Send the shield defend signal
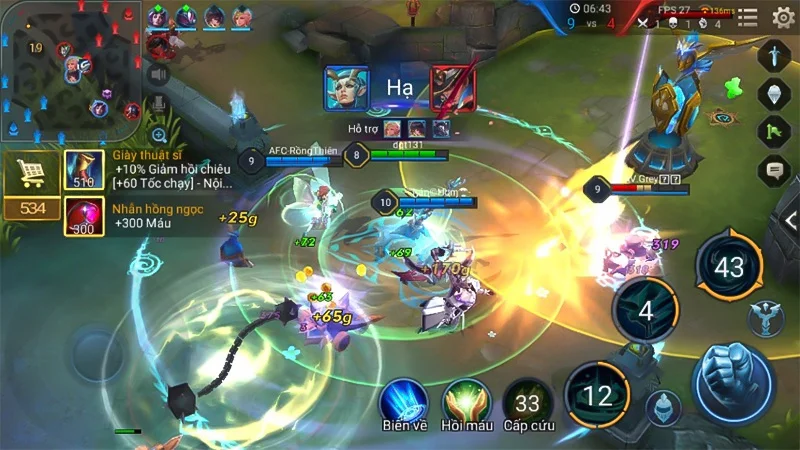Screen dimensions: 800x450 coord(775,94)
